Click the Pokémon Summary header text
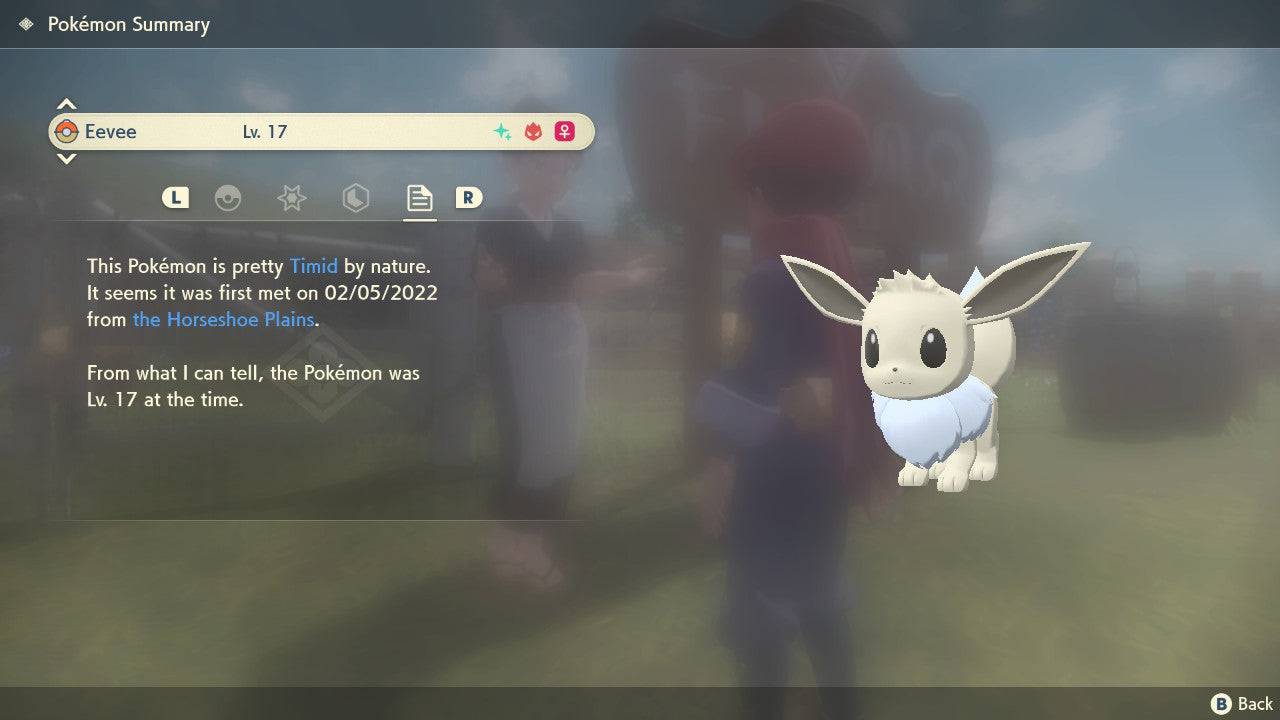This screenshot has height=720, width=1280. pos(129,24)
